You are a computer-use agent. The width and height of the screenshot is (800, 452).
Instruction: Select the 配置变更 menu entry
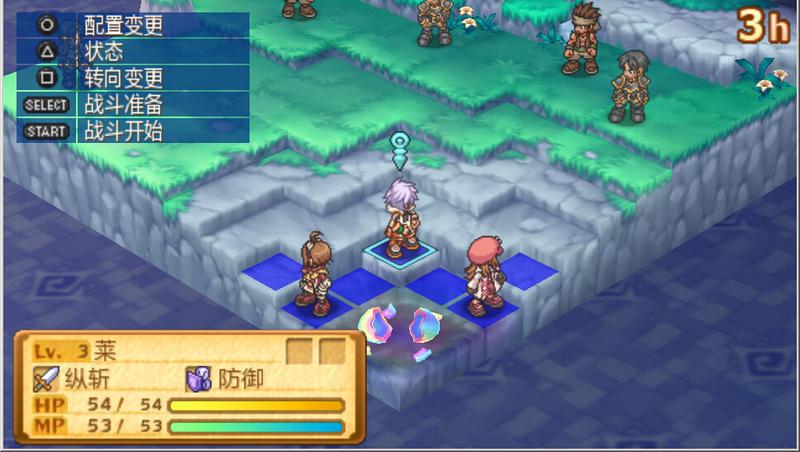coord(122,26)
